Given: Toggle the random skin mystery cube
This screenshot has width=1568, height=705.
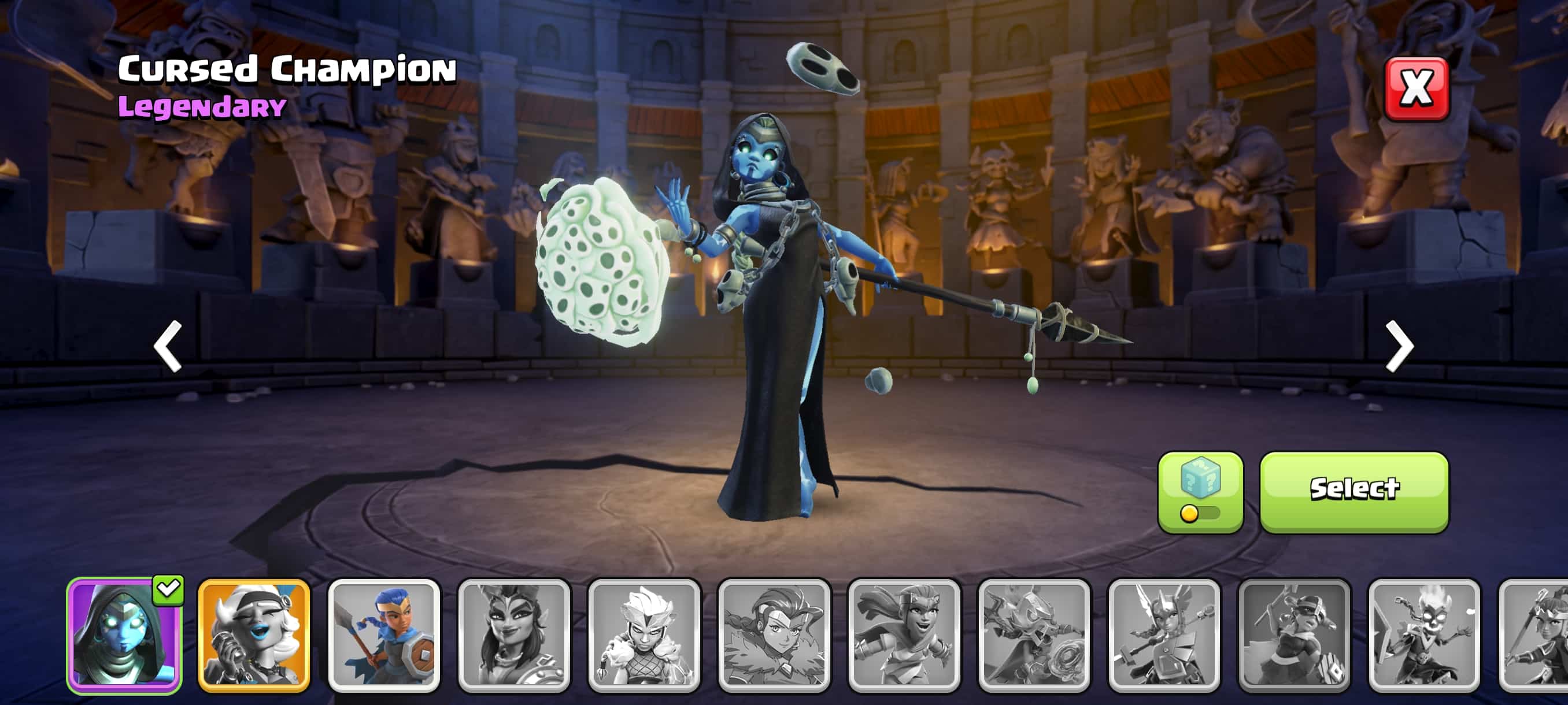Looking at the screenshot, I should pos(1200,492).
